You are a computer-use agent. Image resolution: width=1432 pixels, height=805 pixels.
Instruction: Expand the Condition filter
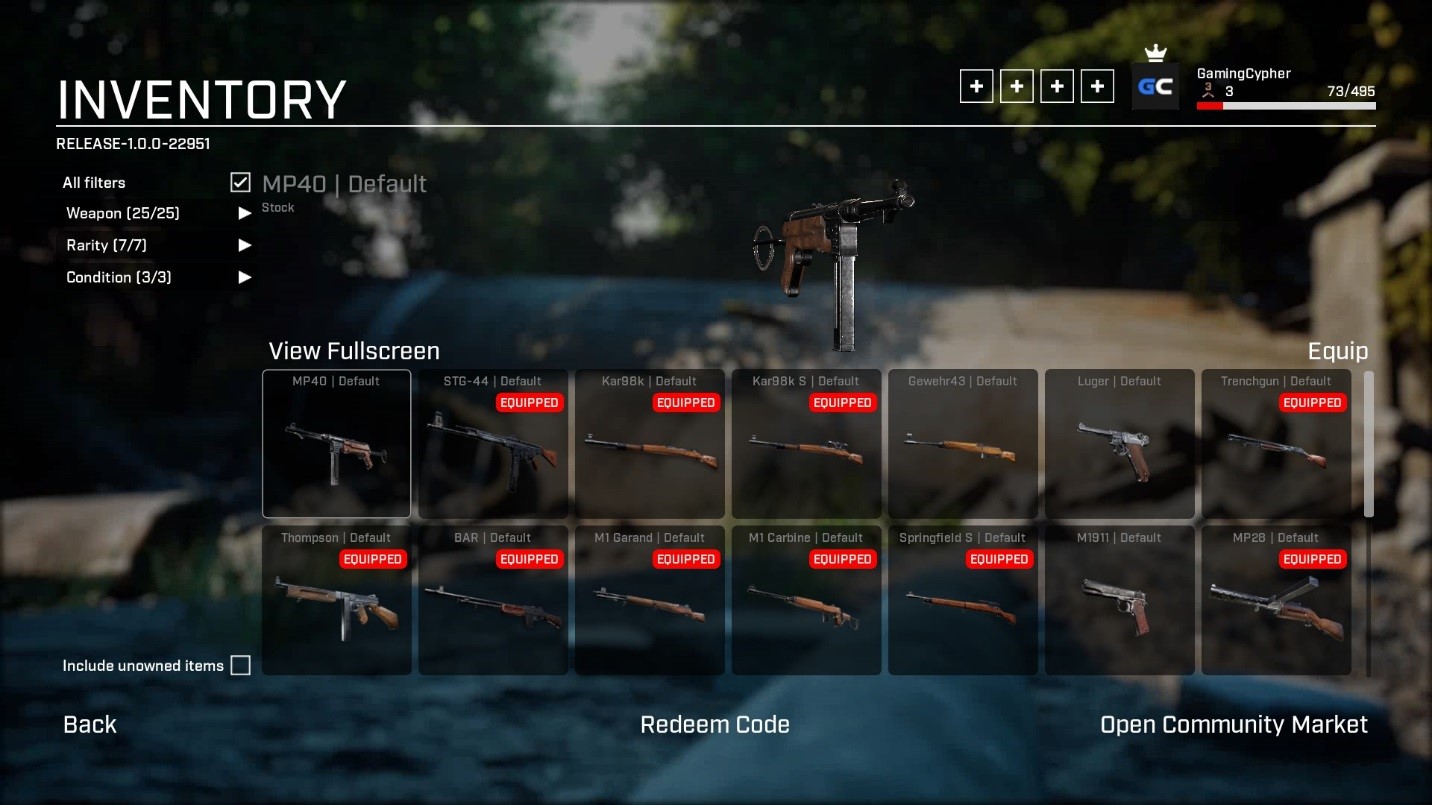point(244,277)
